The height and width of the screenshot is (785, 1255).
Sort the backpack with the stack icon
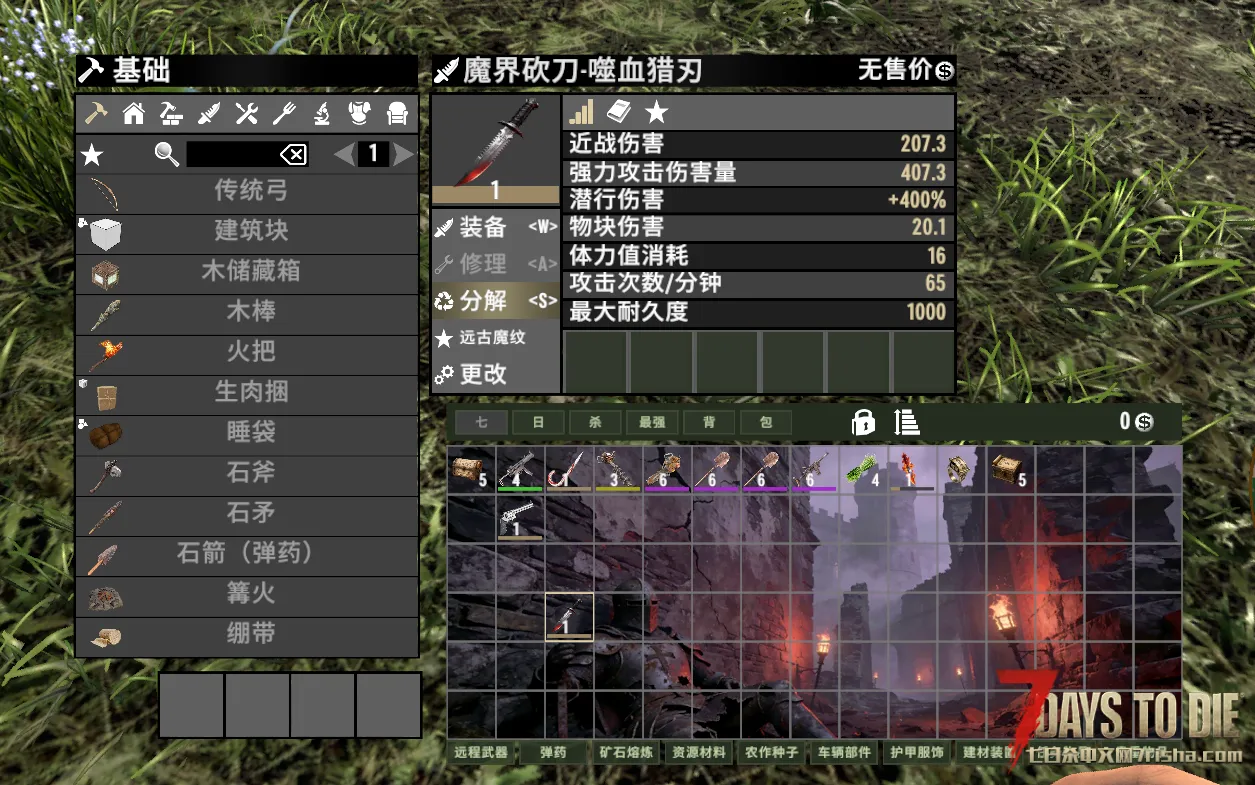click(907, 422)
